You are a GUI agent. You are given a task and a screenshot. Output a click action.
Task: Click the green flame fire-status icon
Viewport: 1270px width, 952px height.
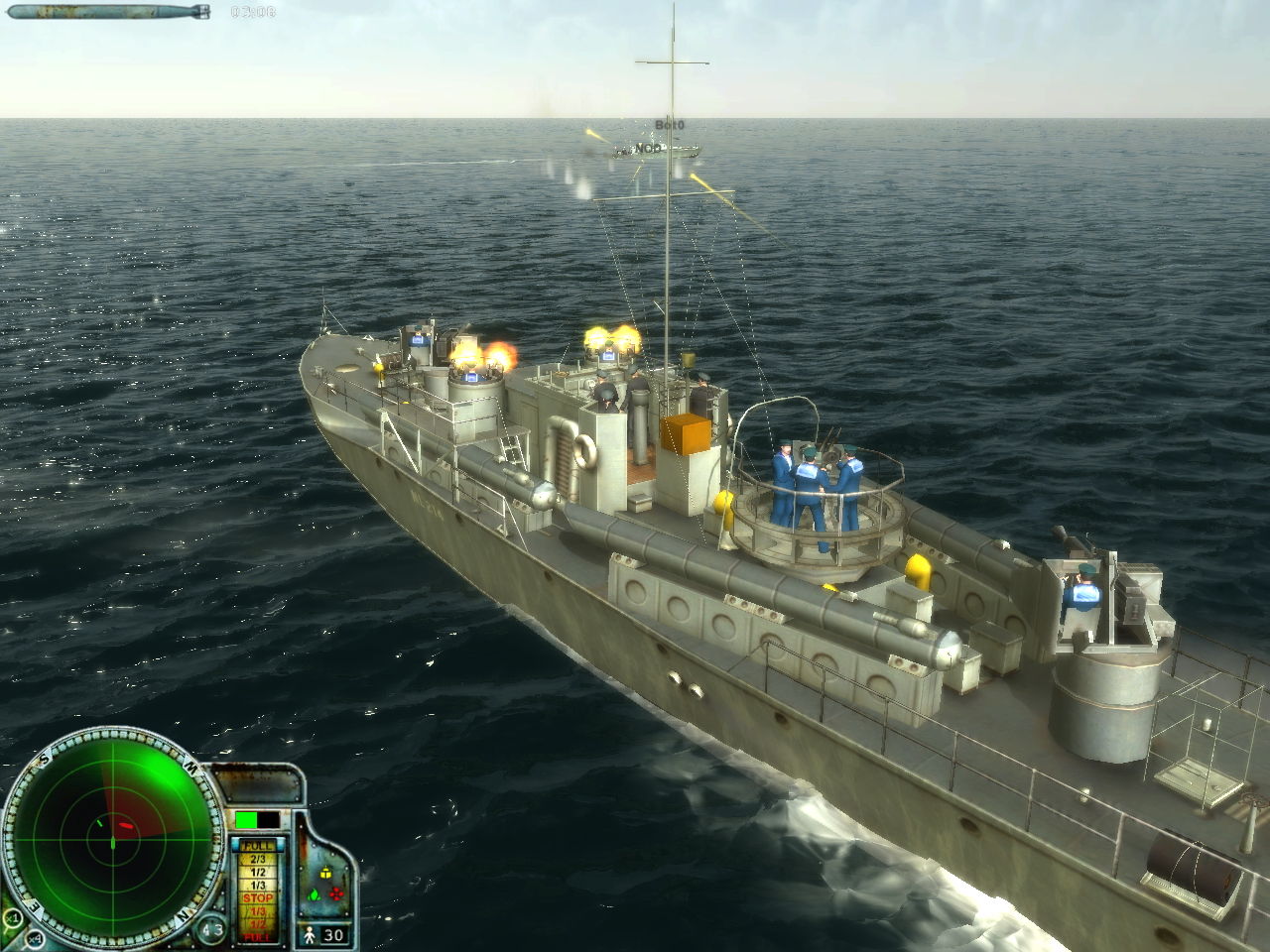pyautogui.click(x=314, y=895)
